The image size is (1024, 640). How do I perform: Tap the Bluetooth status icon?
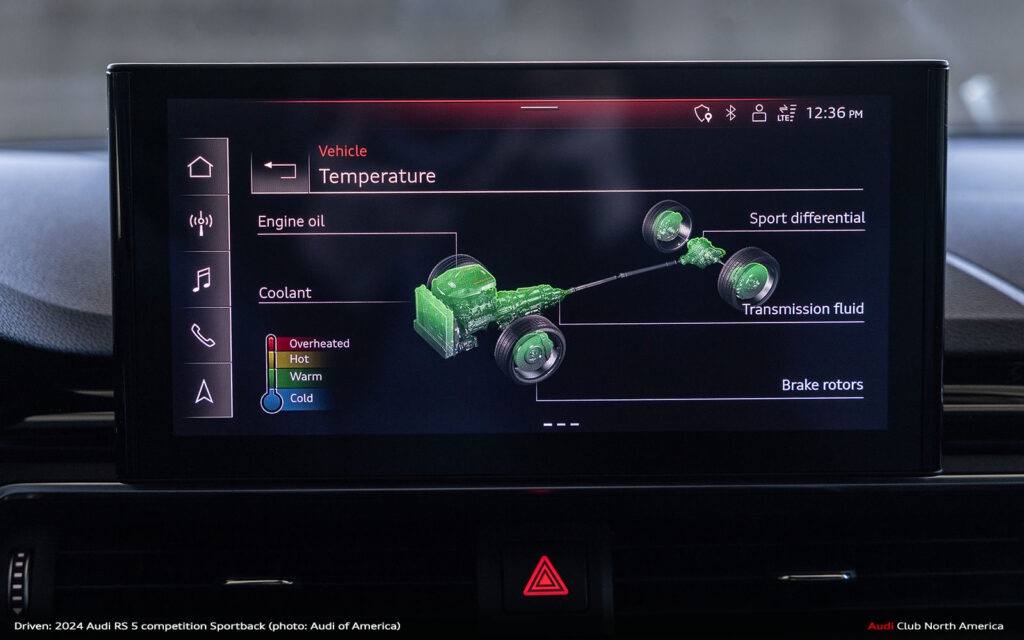(731, 113)
